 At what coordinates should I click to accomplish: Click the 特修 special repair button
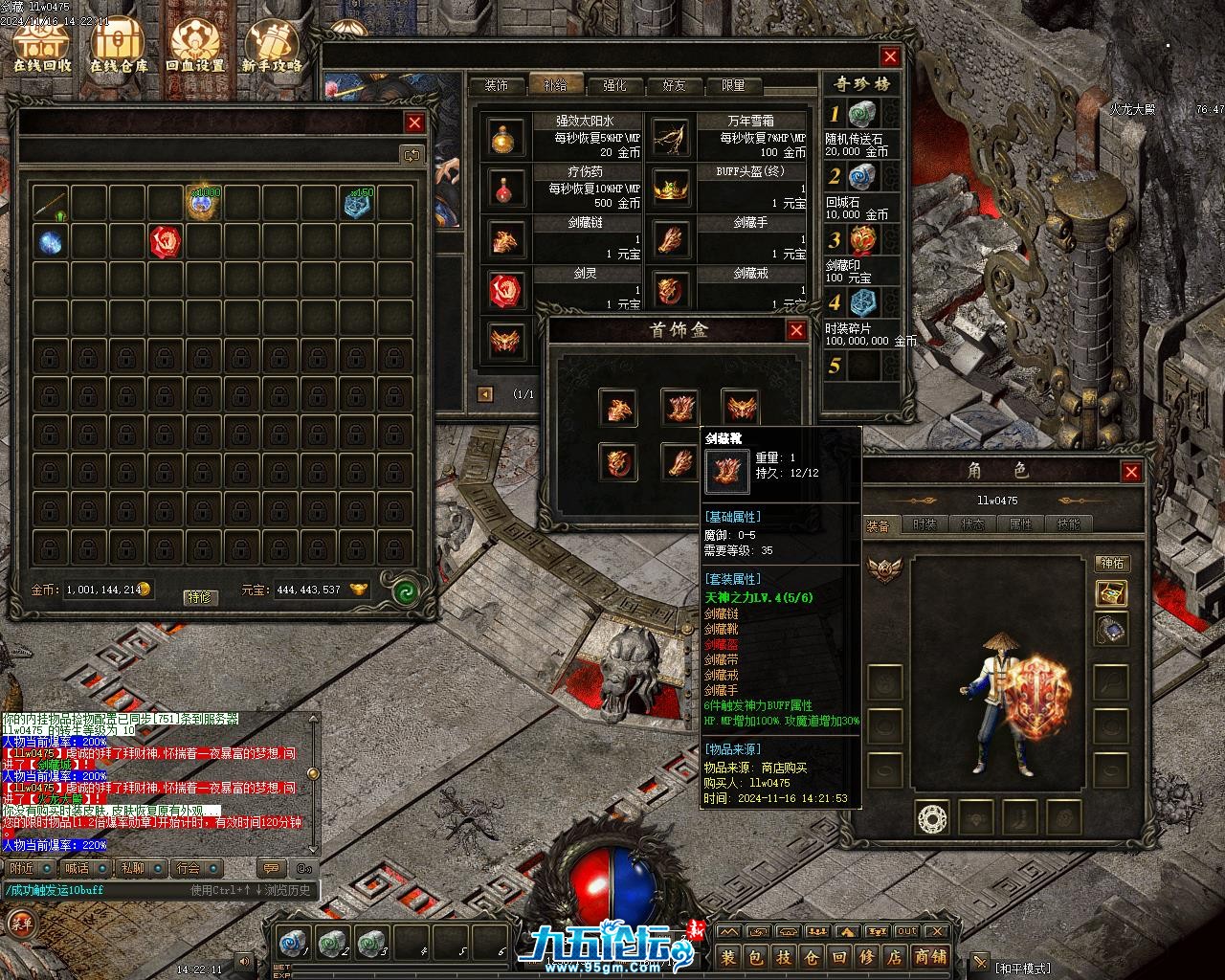coord(199,596)
